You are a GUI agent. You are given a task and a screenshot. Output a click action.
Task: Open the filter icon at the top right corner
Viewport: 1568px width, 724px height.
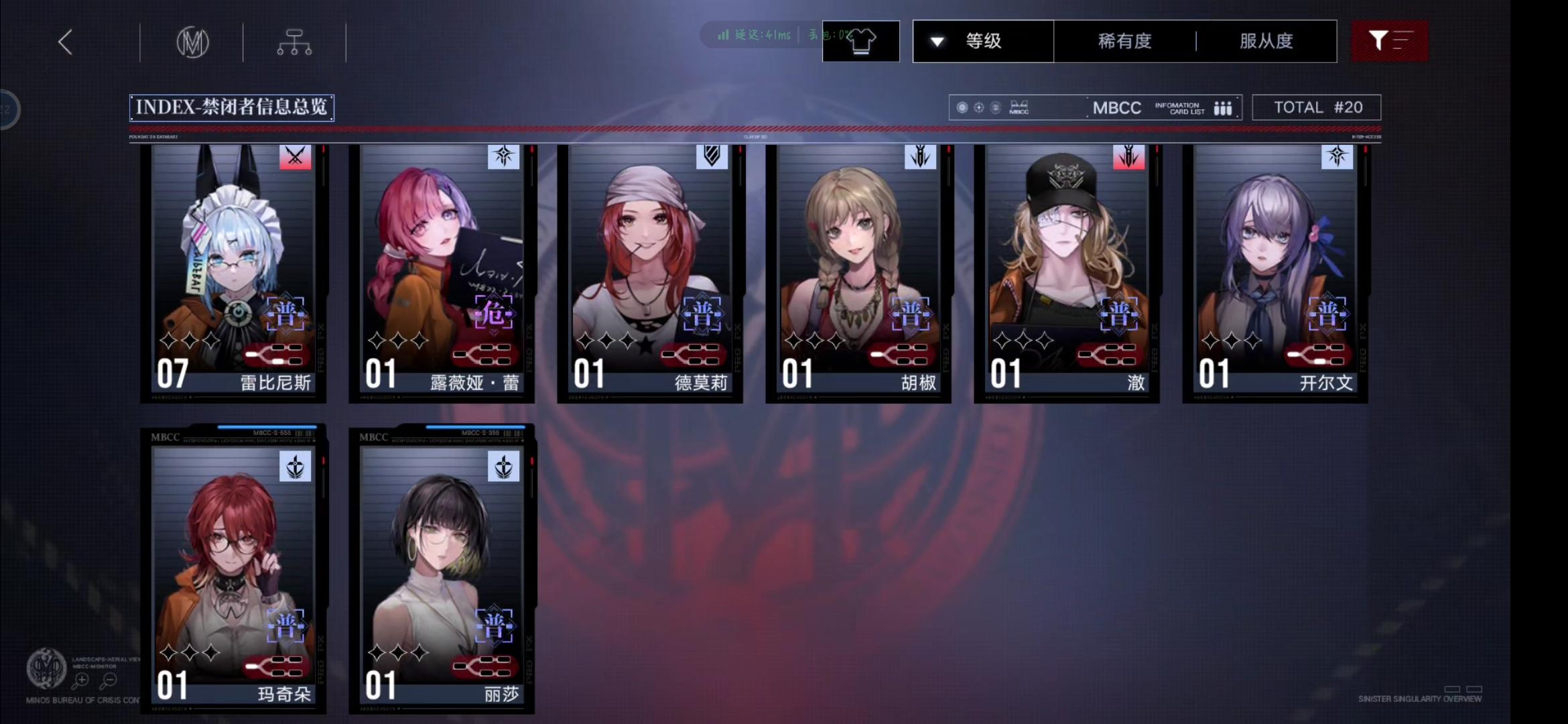[1390, 42]
